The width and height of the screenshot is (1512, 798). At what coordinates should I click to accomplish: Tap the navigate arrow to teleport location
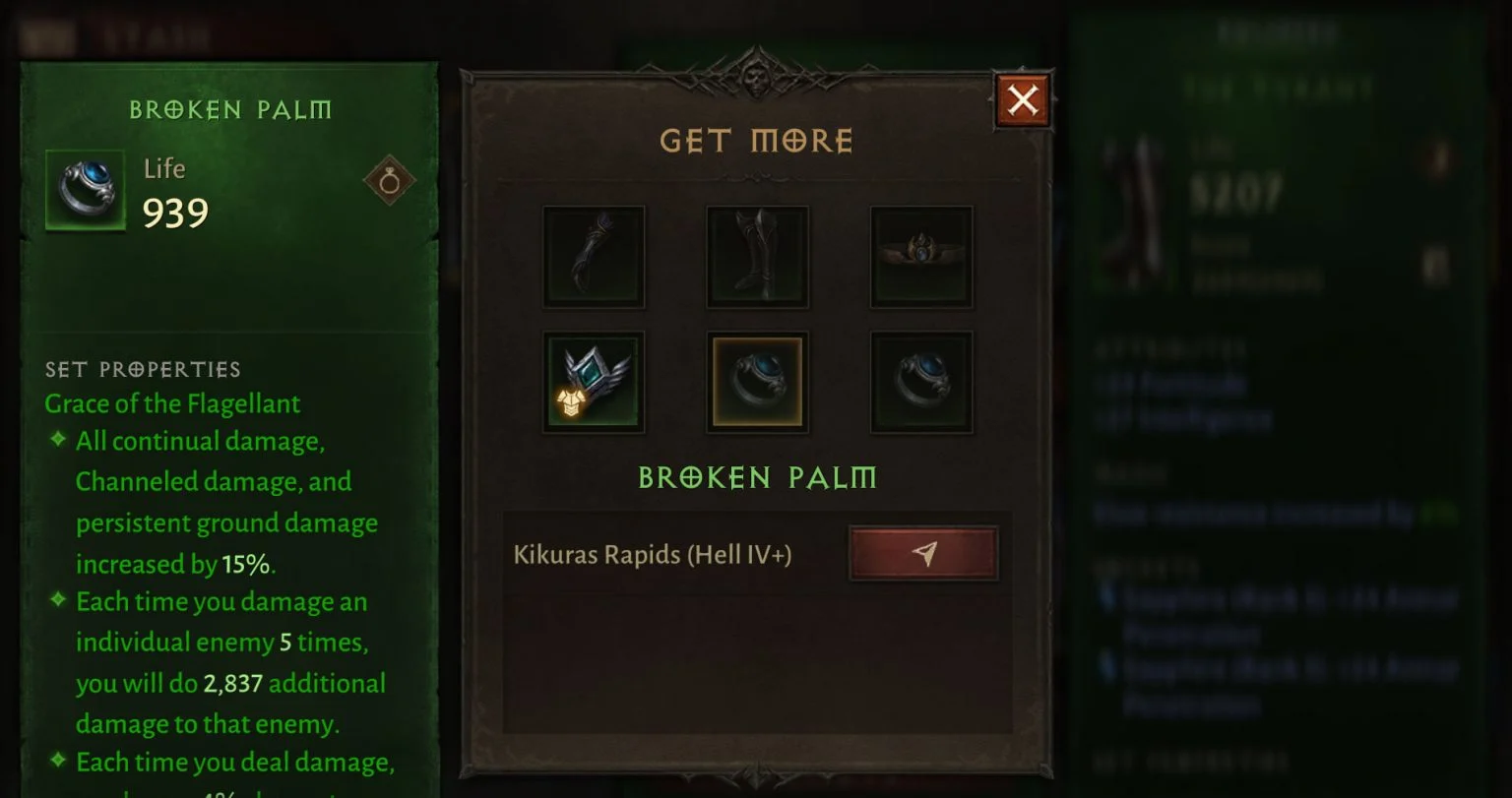(923, 553)
